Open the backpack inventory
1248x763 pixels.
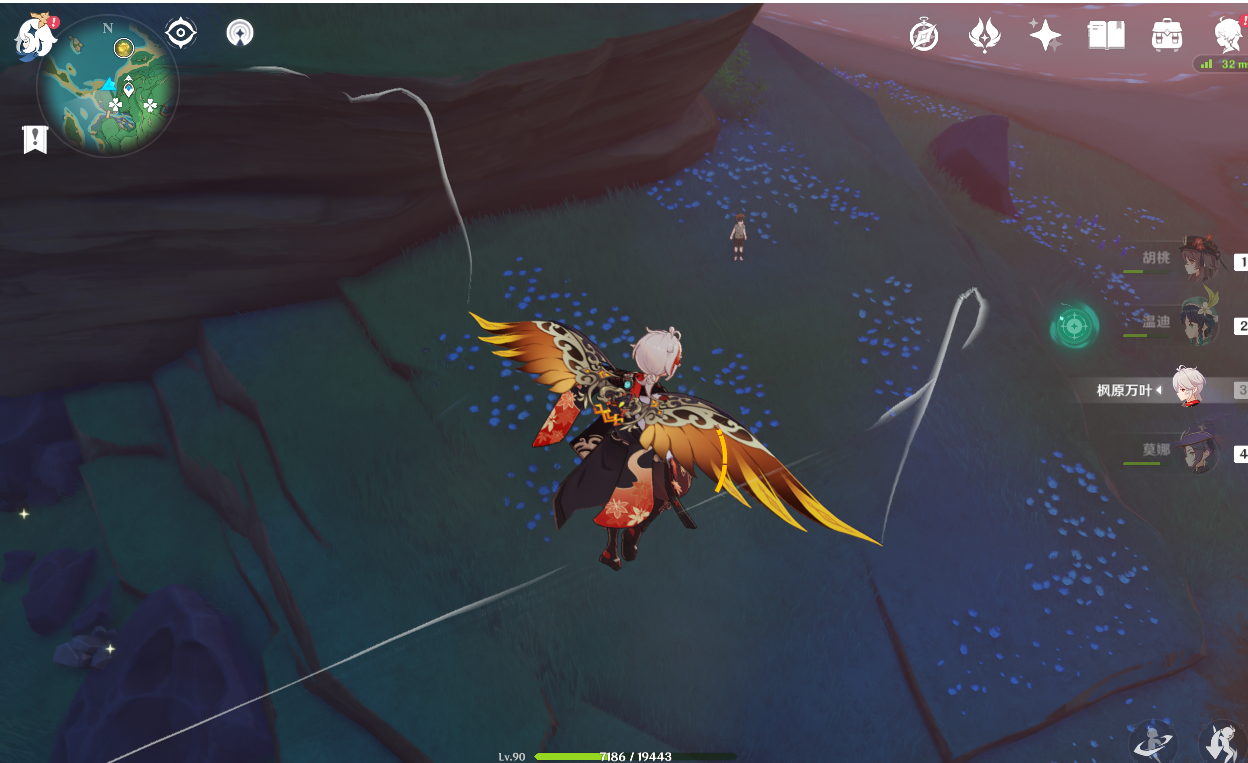1167,36
